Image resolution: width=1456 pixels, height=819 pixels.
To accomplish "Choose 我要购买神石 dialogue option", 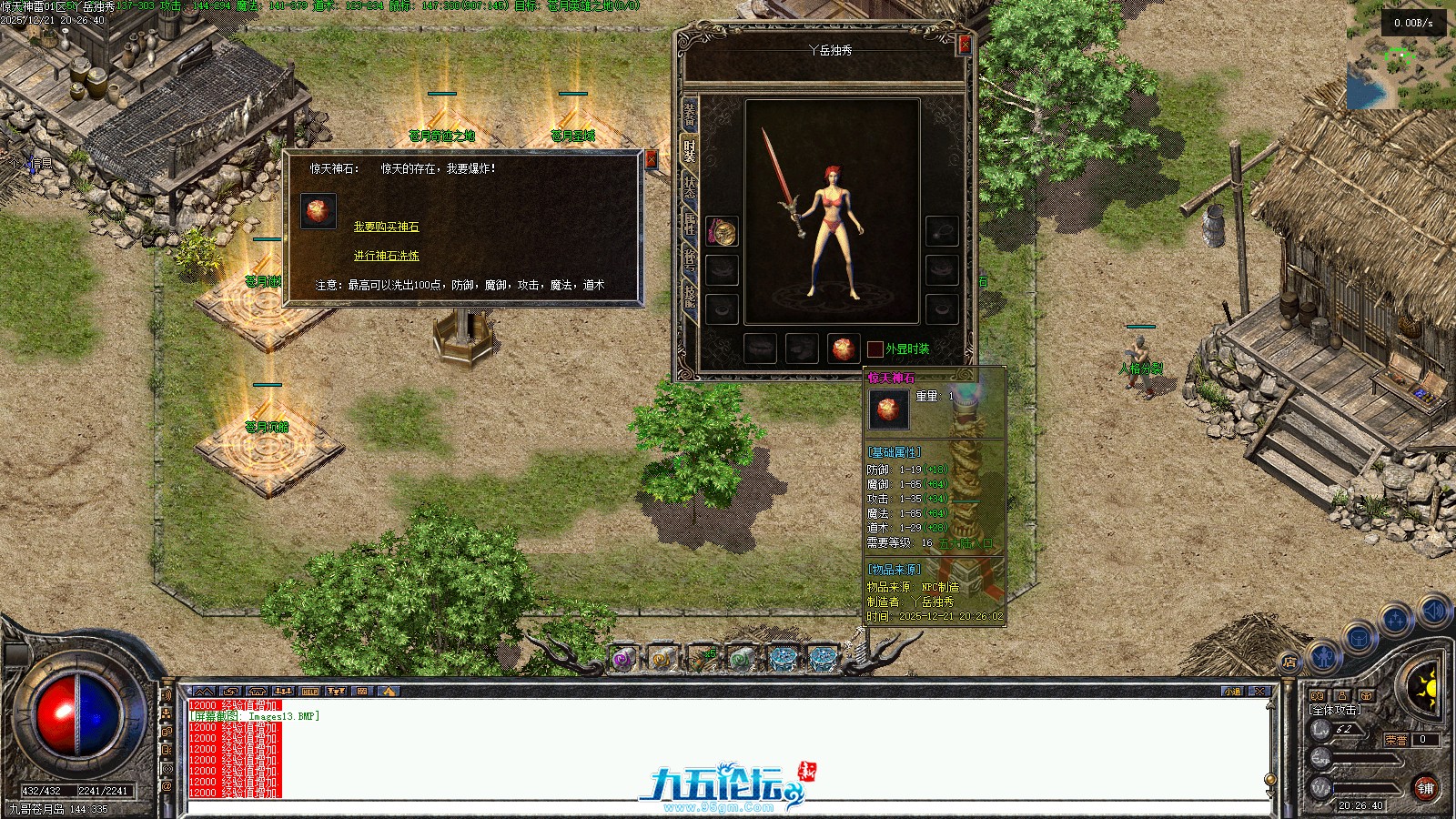I will click(386, 227).
